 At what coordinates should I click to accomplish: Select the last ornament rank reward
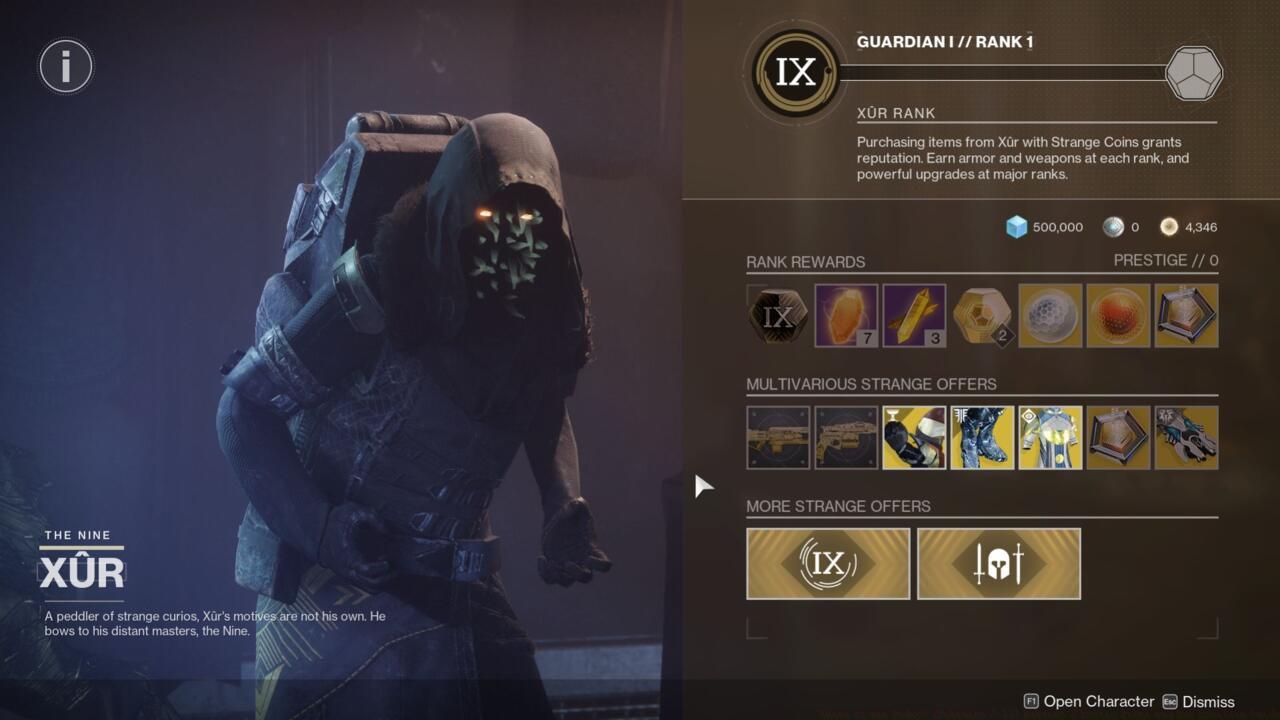coord(1185,315)
